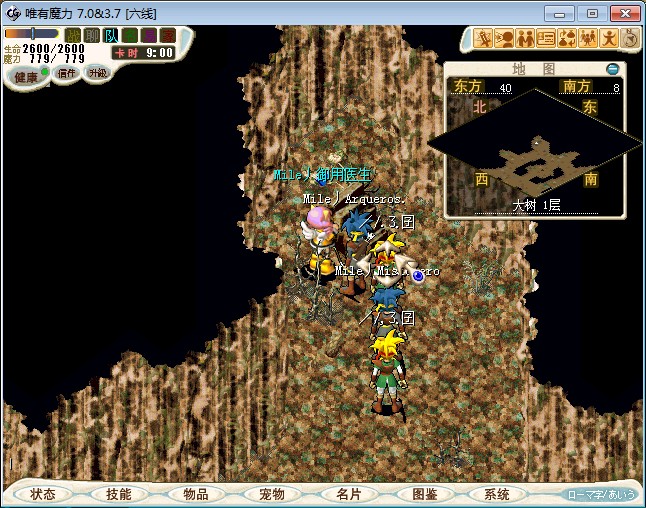Toggle the 队 team channel icon
This screenshot has width=646, height=508.
111,36
